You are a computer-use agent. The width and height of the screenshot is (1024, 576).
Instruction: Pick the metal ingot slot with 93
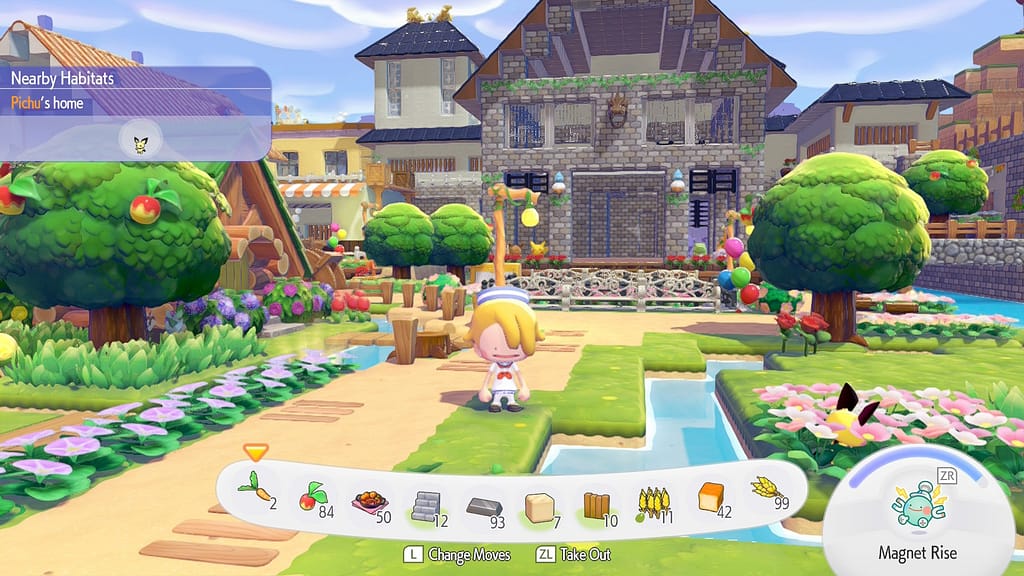tap(483, 503)
